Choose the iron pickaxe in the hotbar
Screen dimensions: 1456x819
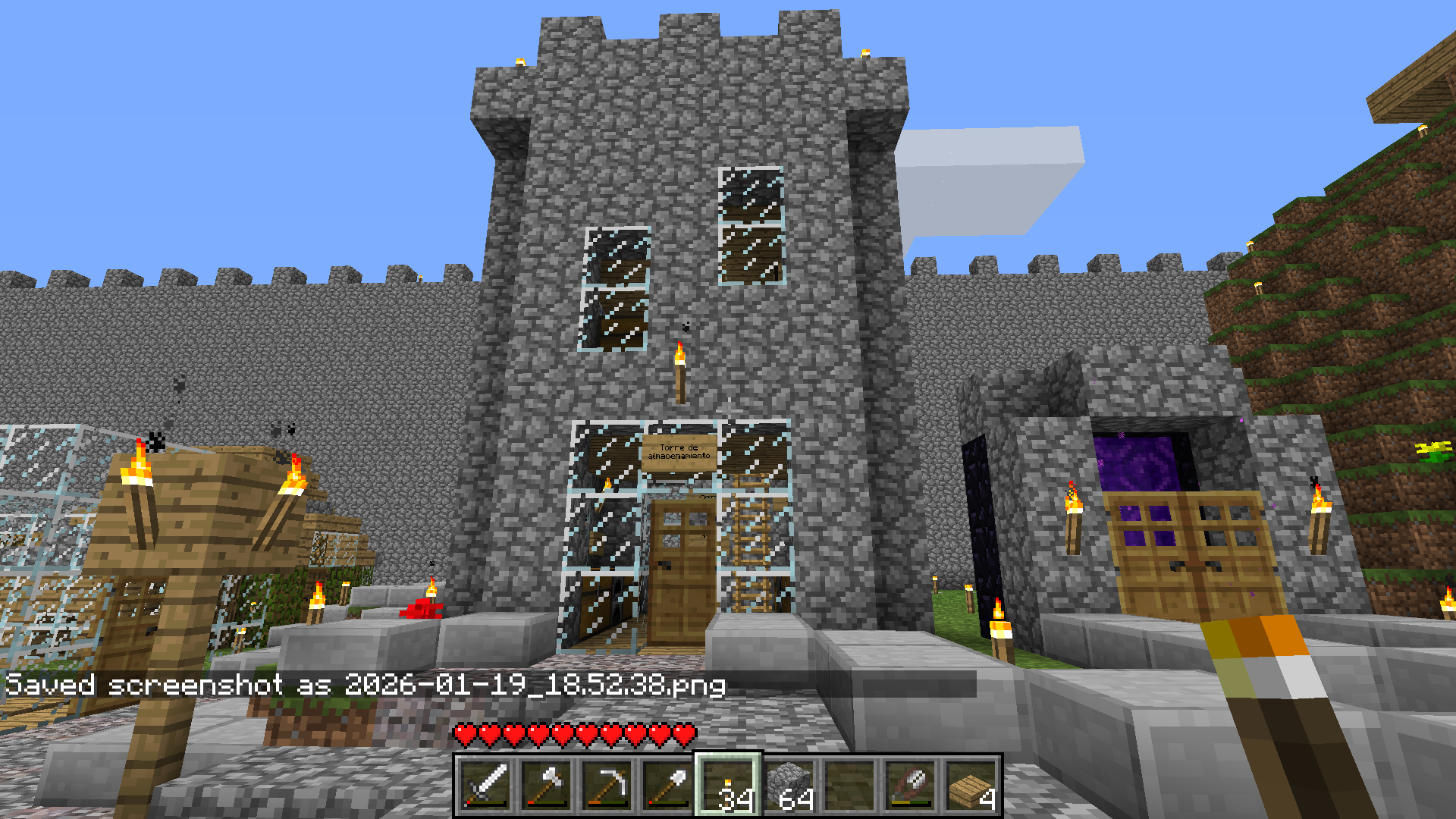click(607, 786)
